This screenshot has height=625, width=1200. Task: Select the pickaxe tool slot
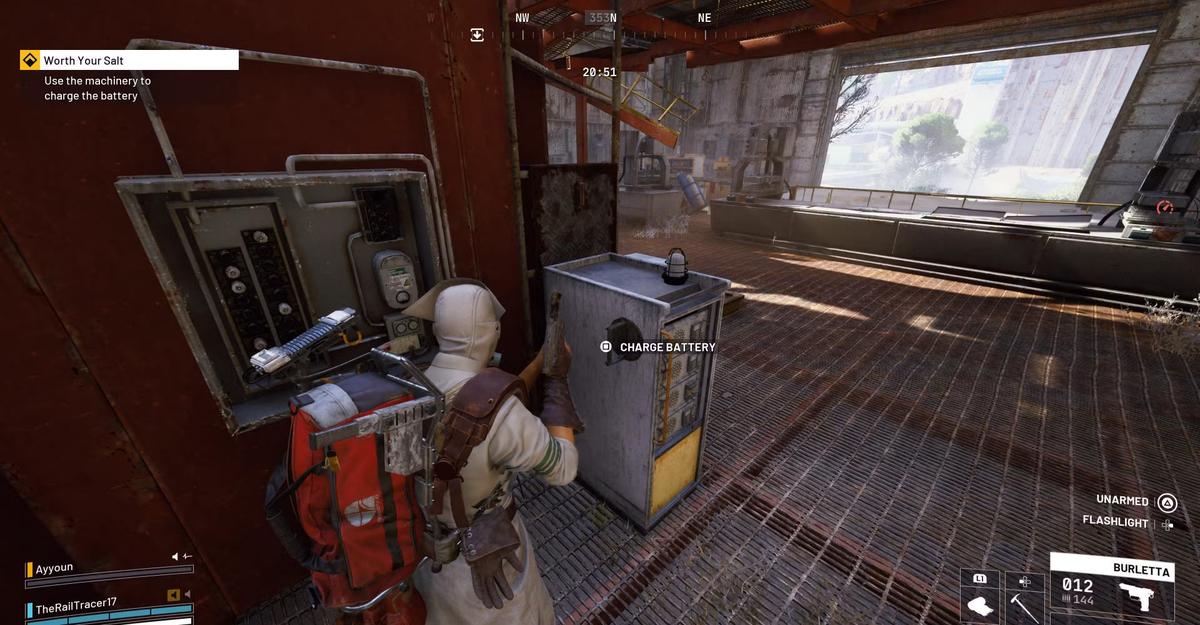click(x=1024, y=598)
